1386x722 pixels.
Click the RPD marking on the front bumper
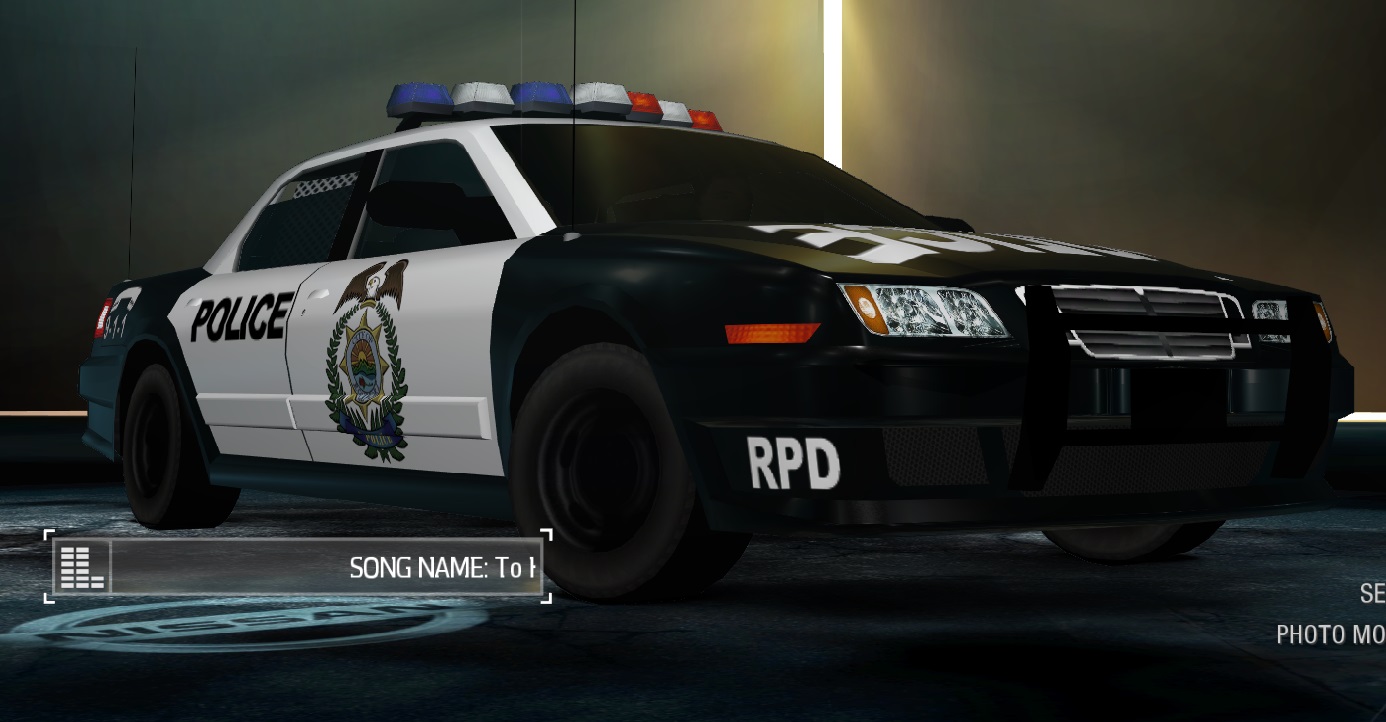[795, 462]
